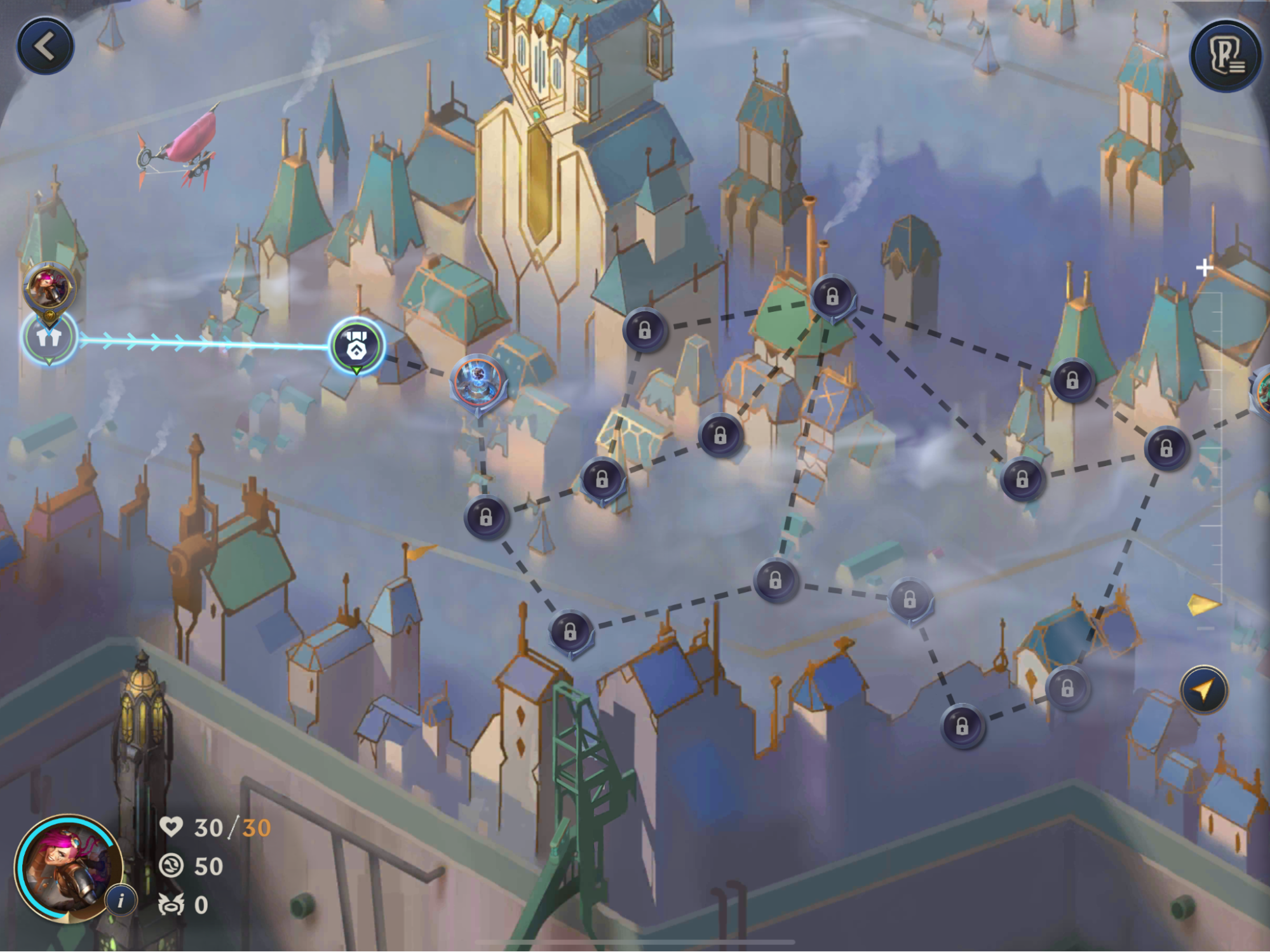Select the blue portal encounter node

[x=478, y=381]
